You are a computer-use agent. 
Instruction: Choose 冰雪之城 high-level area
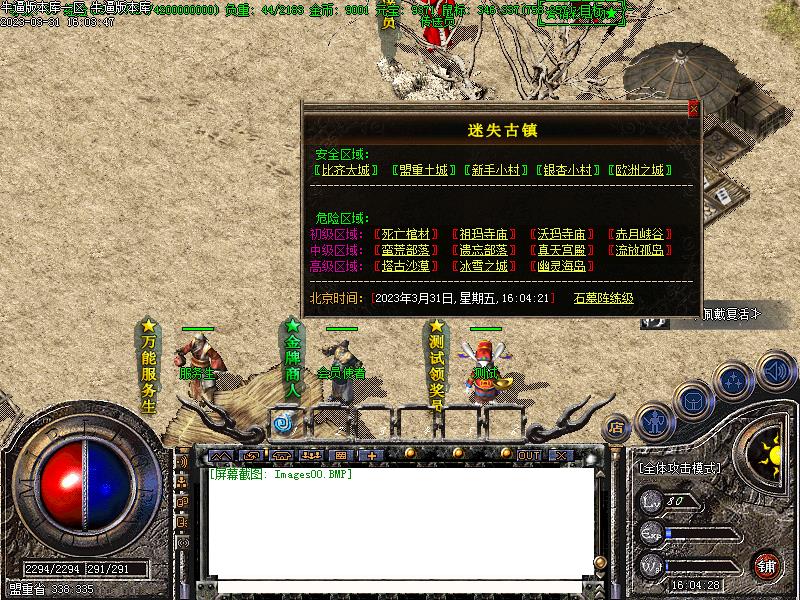[484, 266]
